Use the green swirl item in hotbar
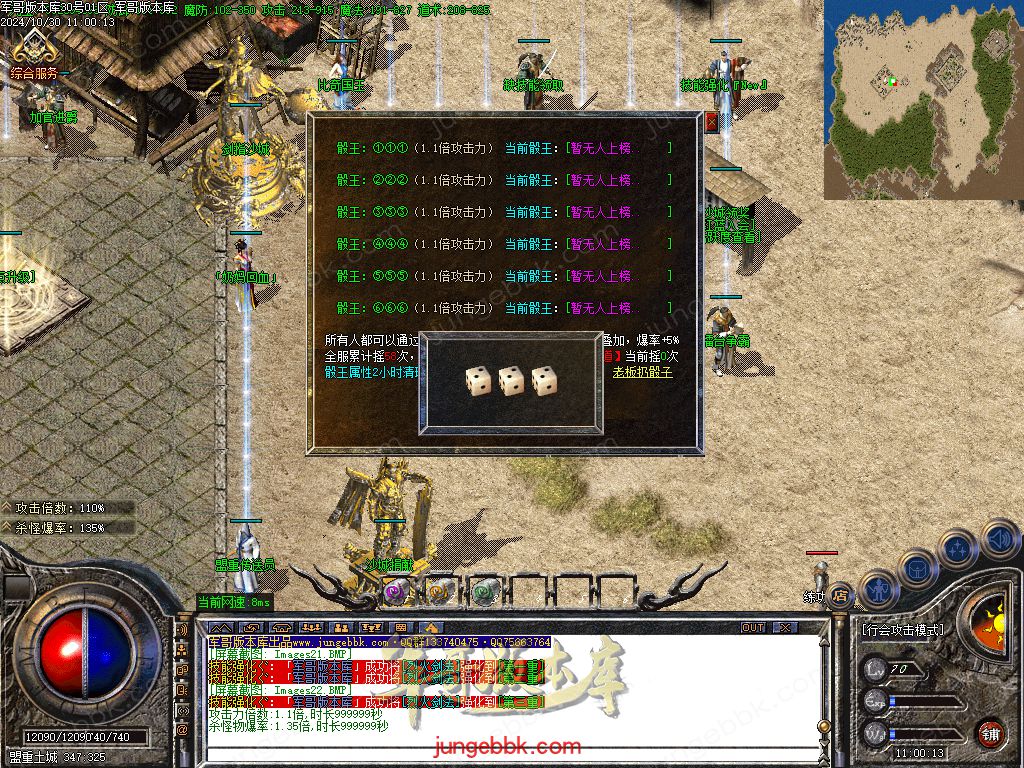 (x=484, y=590)
